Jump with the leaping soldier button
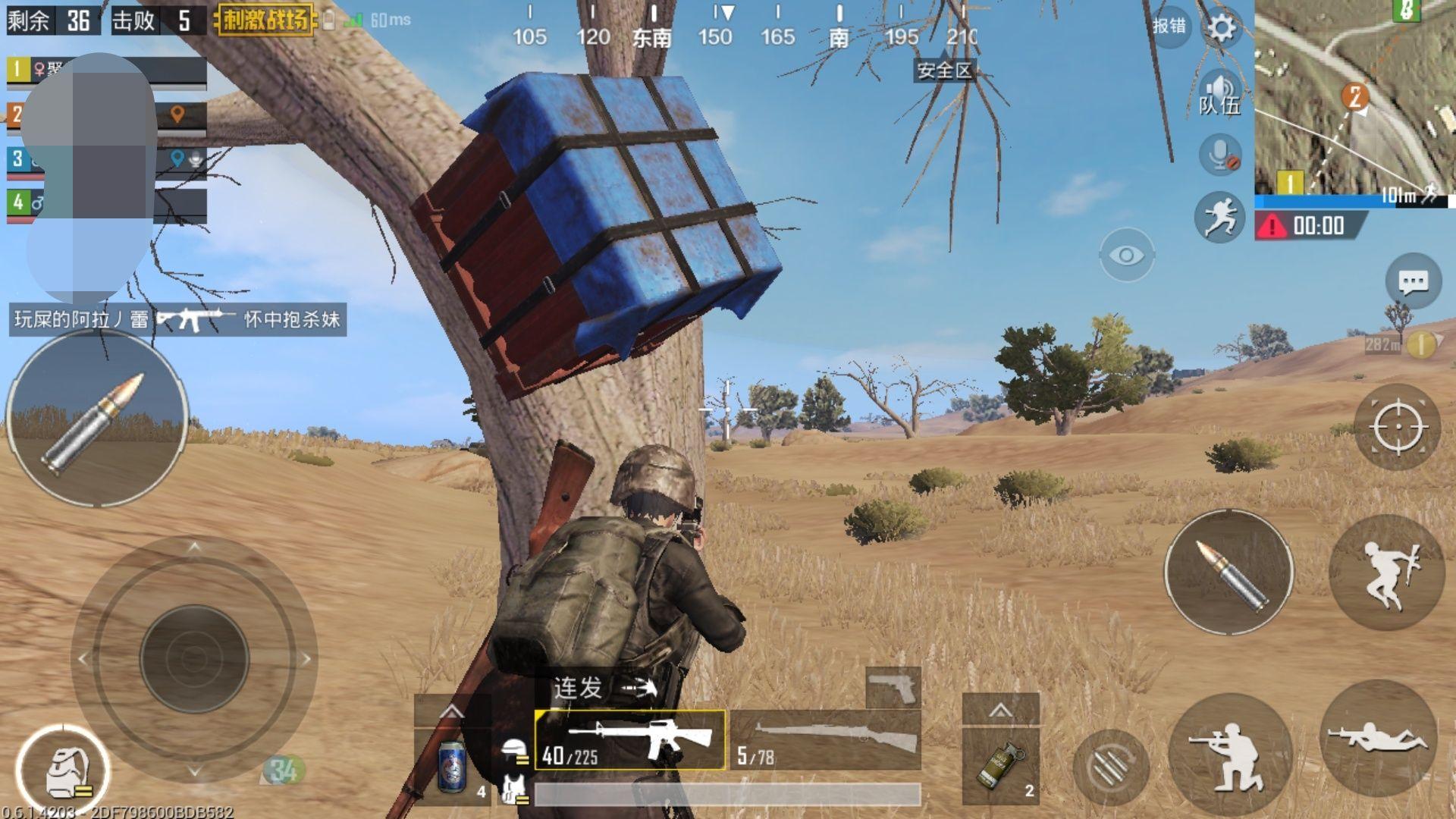This screenshot has width=1456, height=819. pyautogui.click(x=1386, y=573)
